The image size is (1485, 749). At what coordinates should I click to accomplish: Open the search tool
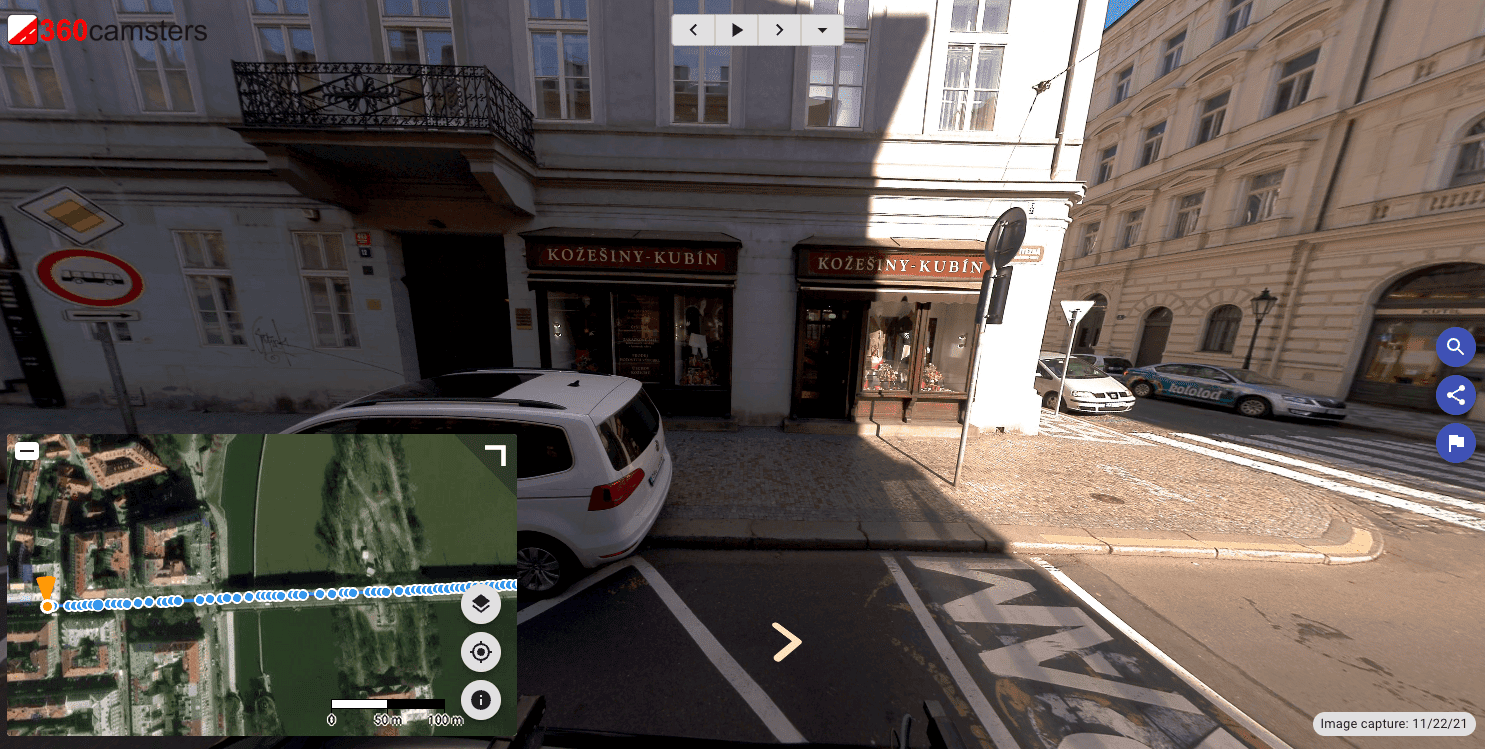1456,347
